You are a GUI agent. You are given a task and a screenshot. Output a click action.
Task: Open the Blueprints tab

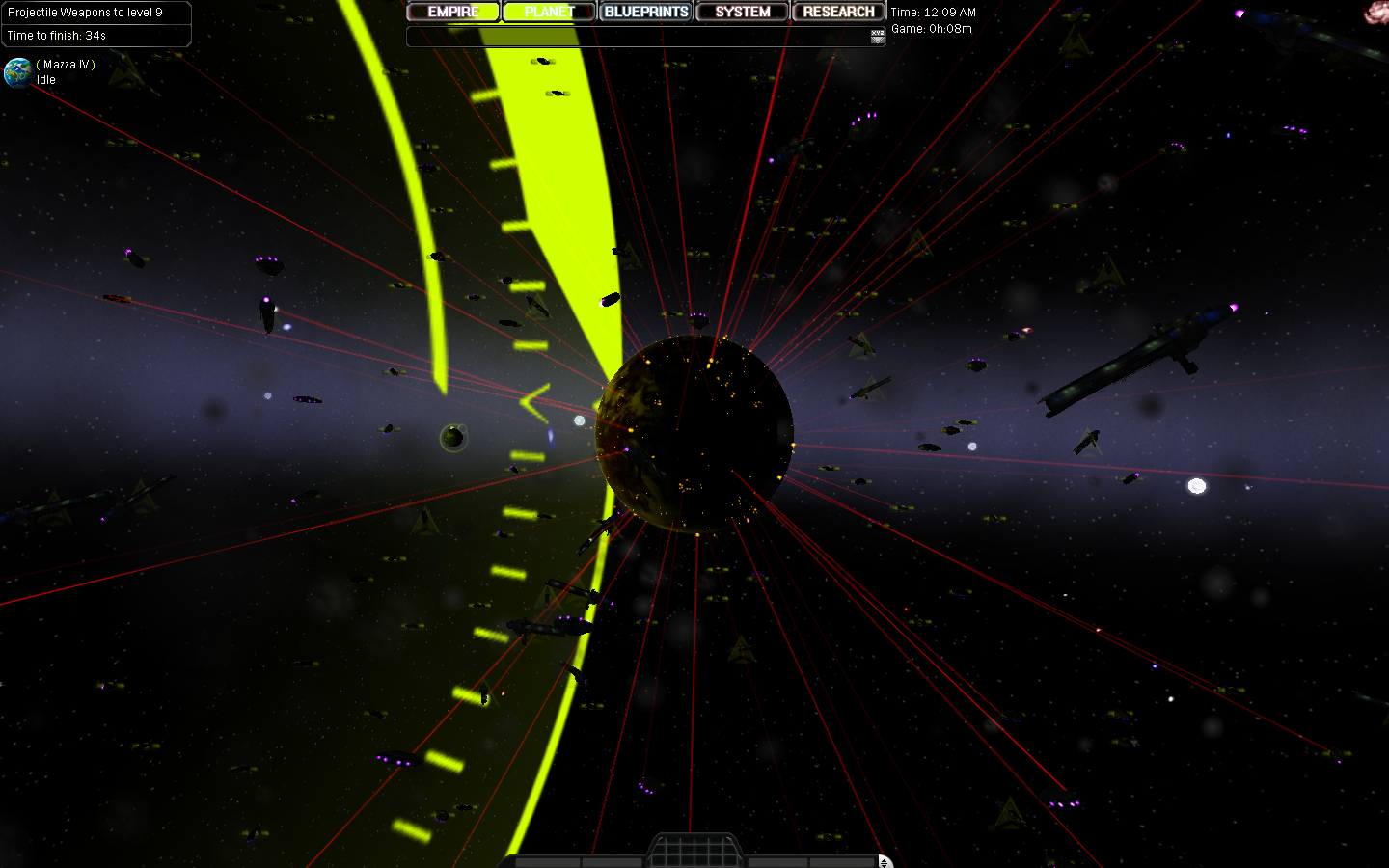coord(645,12)
